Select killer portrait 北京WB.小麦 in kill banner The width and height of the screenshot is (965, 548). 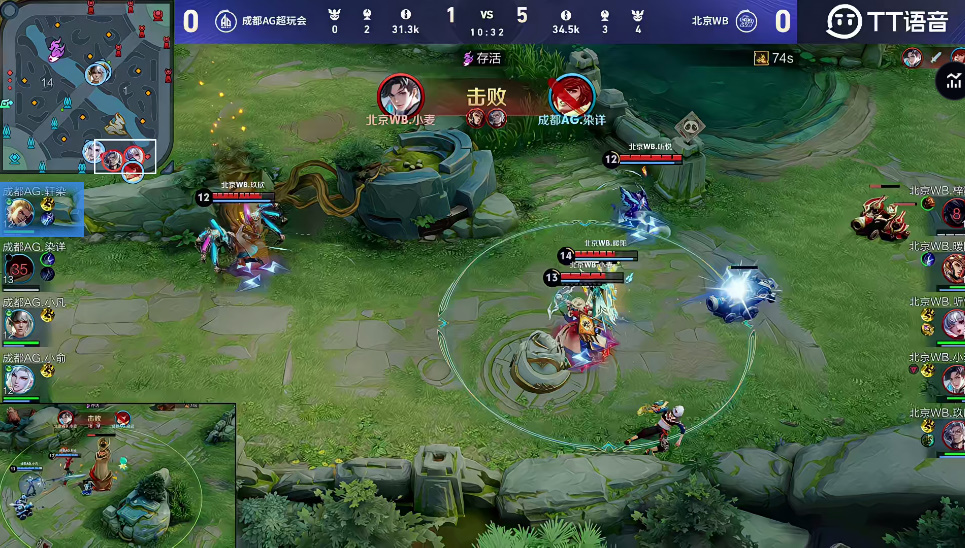[399, 96]
